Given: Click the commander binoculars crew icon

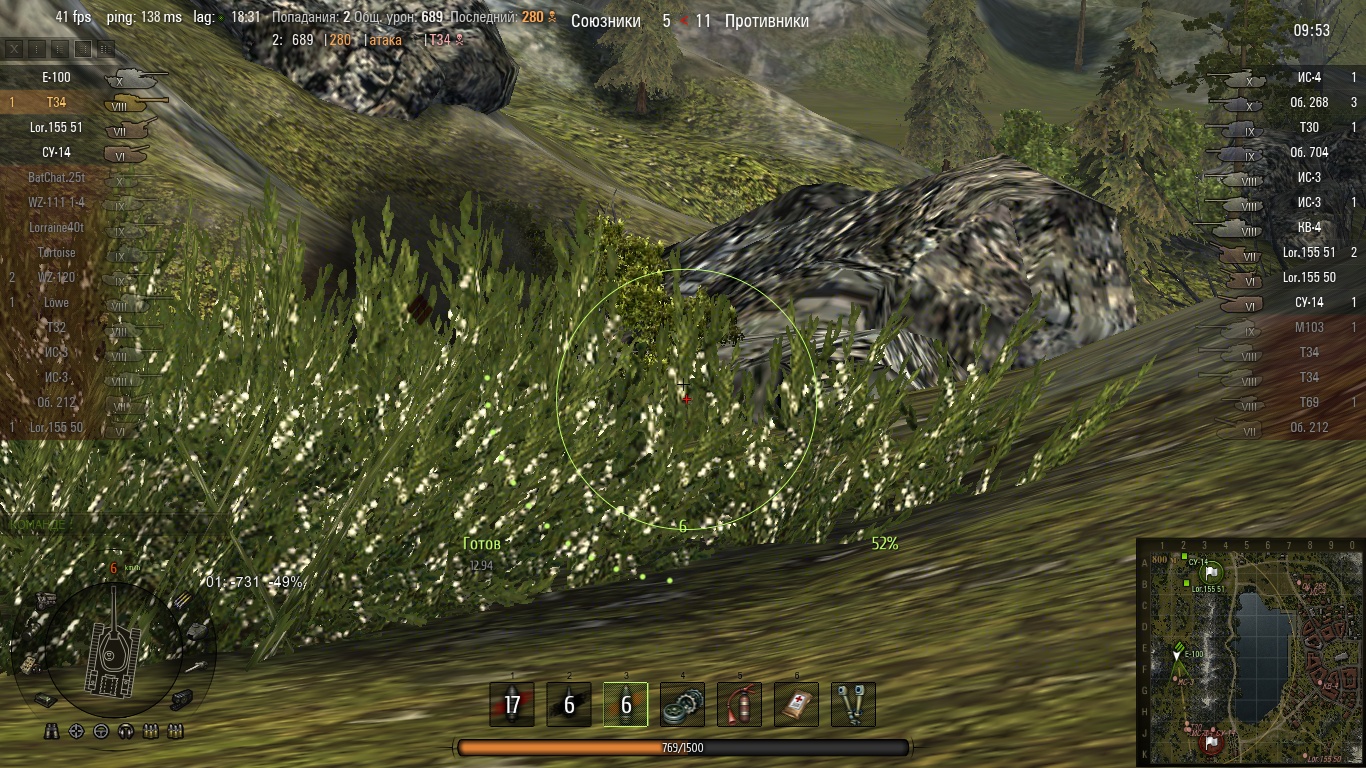Looking at the screenshot, I should pos(52,732).
